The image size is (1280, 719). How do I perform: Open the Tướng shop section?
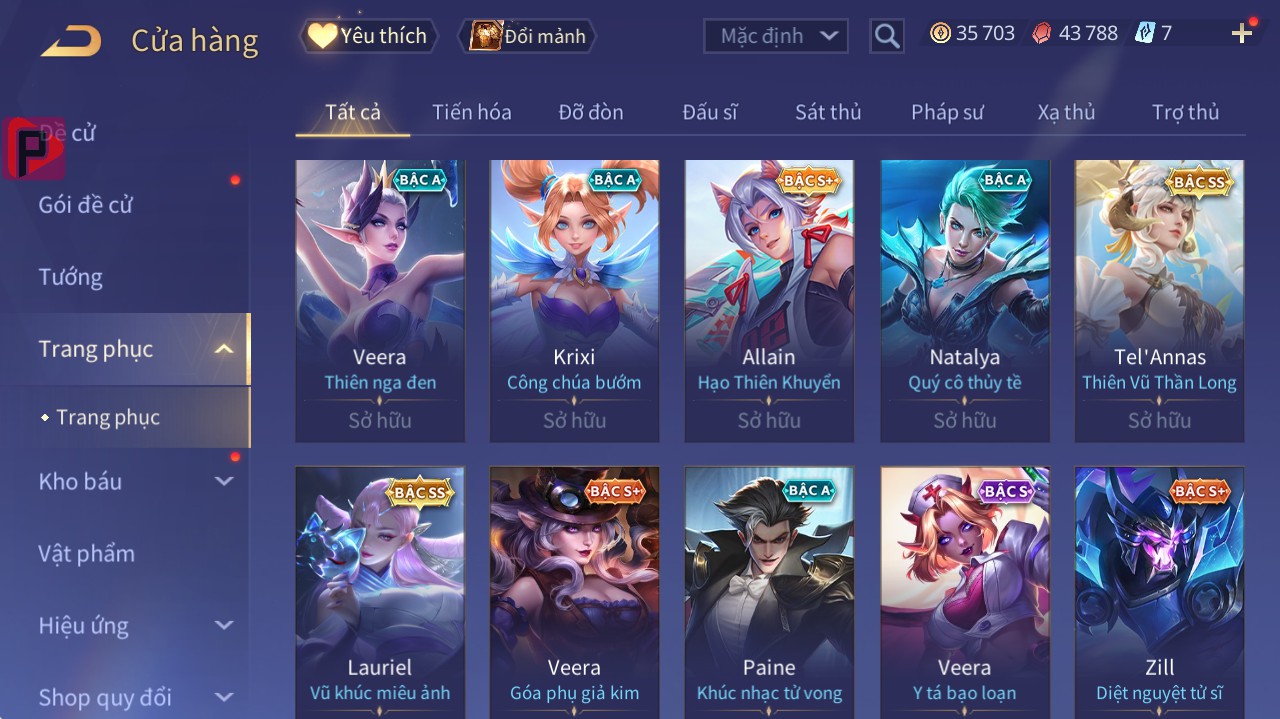click(x=70, y=277)
